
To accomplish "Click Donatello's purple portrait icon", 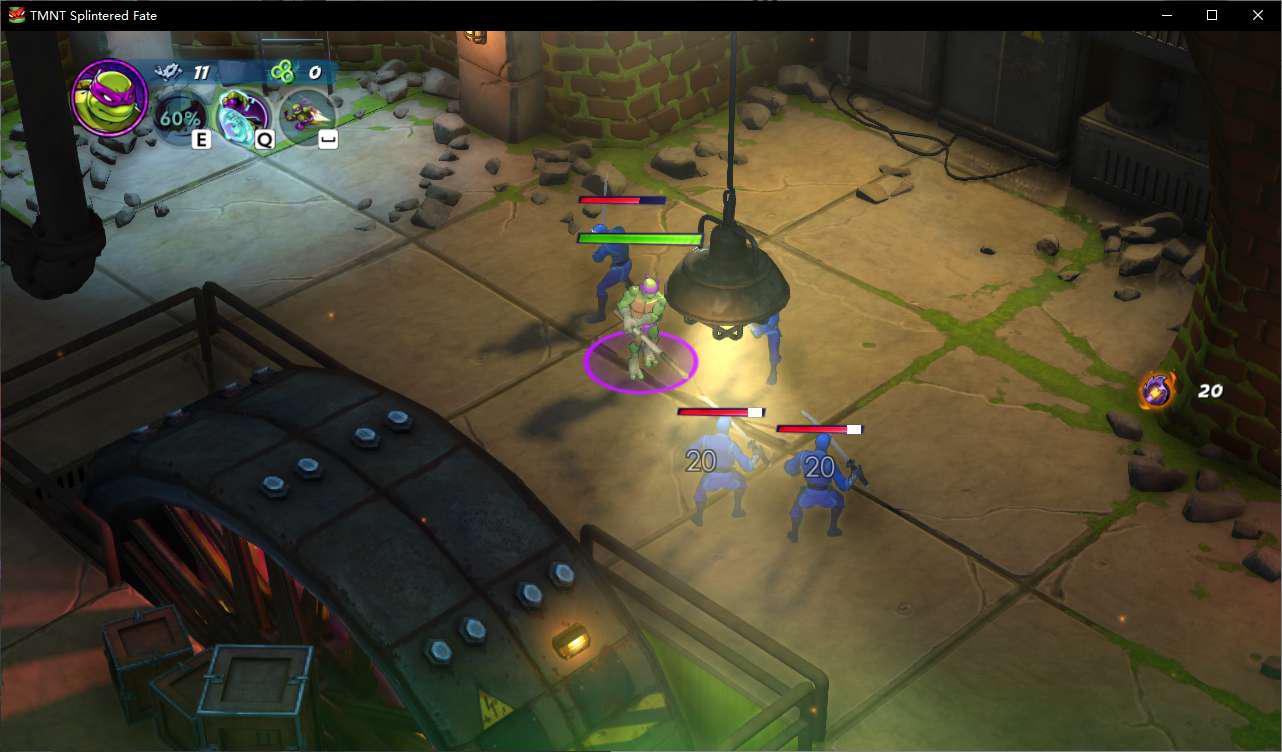I will 110,98.
